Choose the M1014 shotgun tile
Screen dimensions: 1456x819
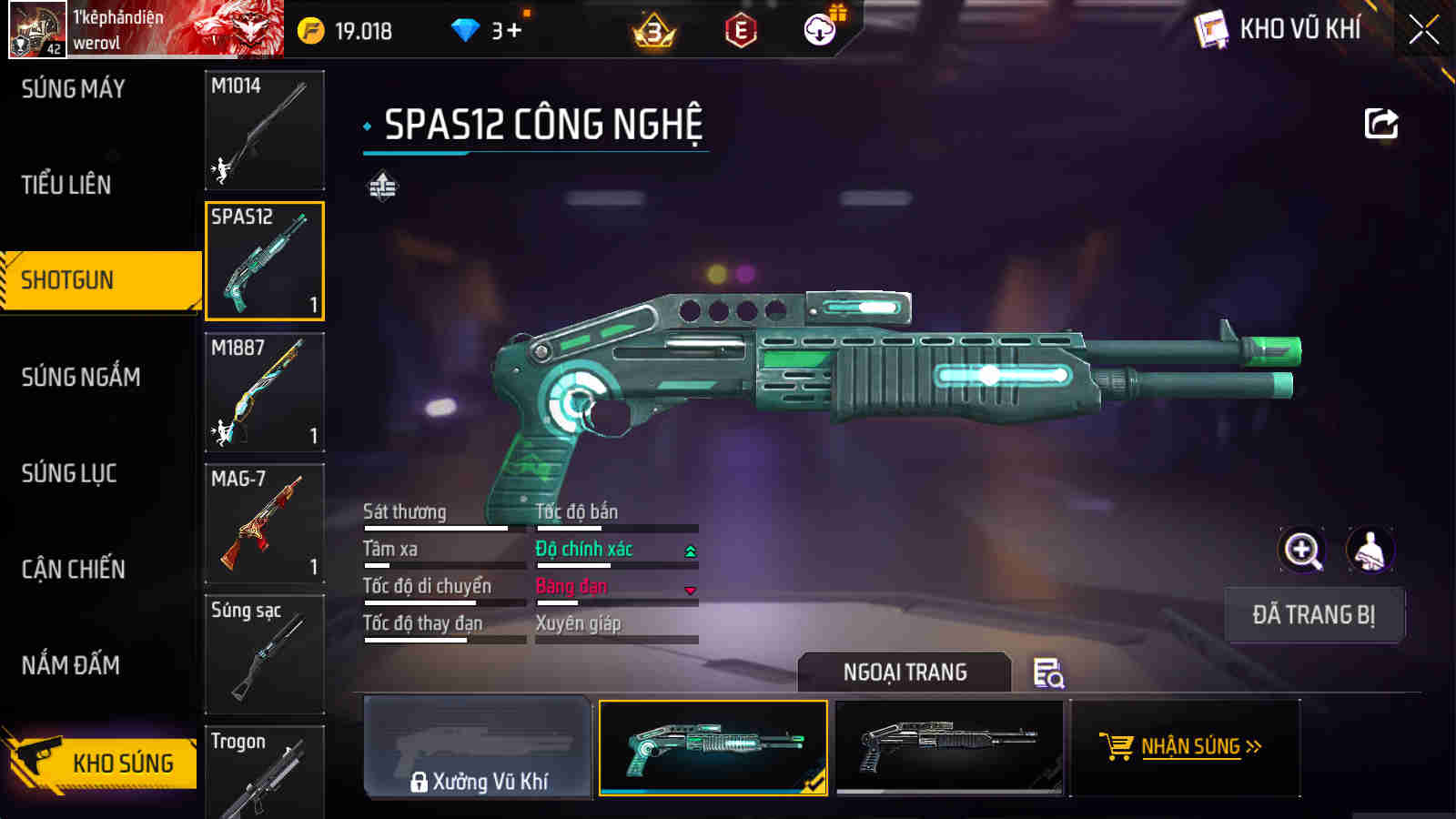[264, 130]
